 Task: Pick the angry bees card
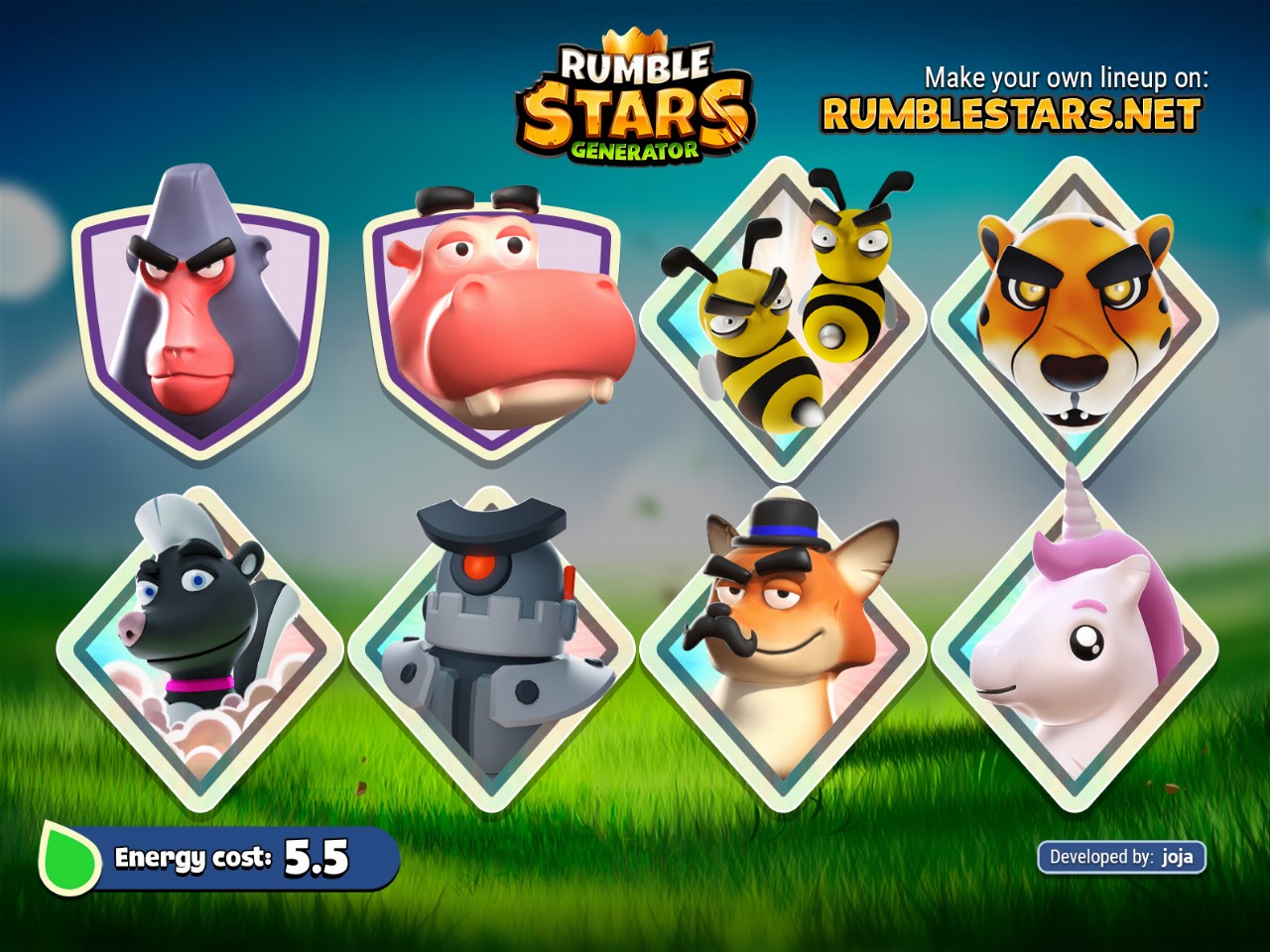click(783, 315)
